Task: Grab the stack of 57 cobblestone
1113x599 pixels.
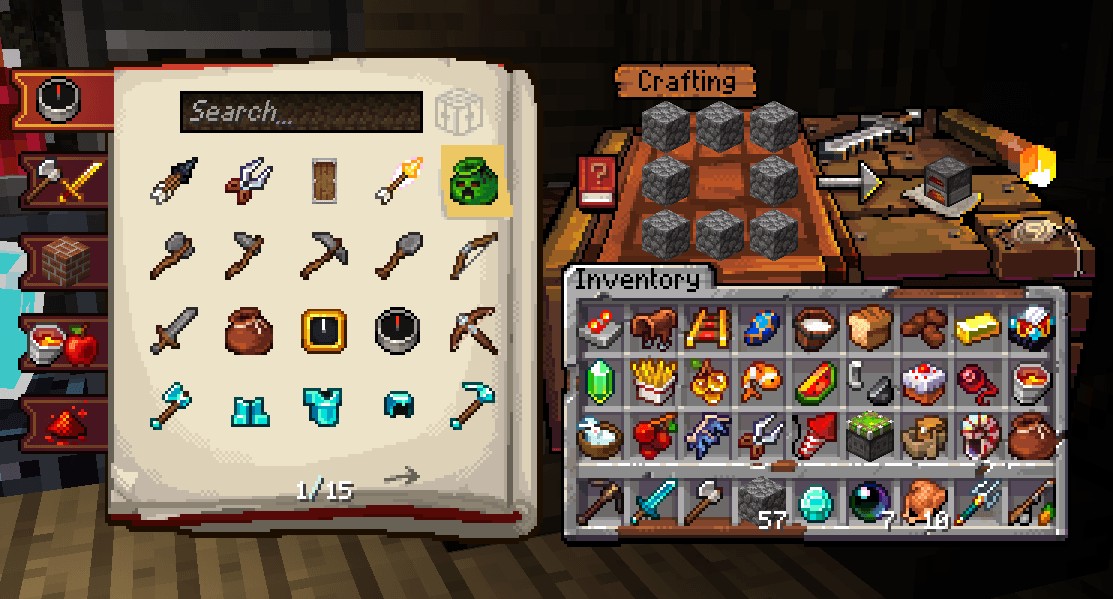Action: pyautogui.click(x=762, y=500)
